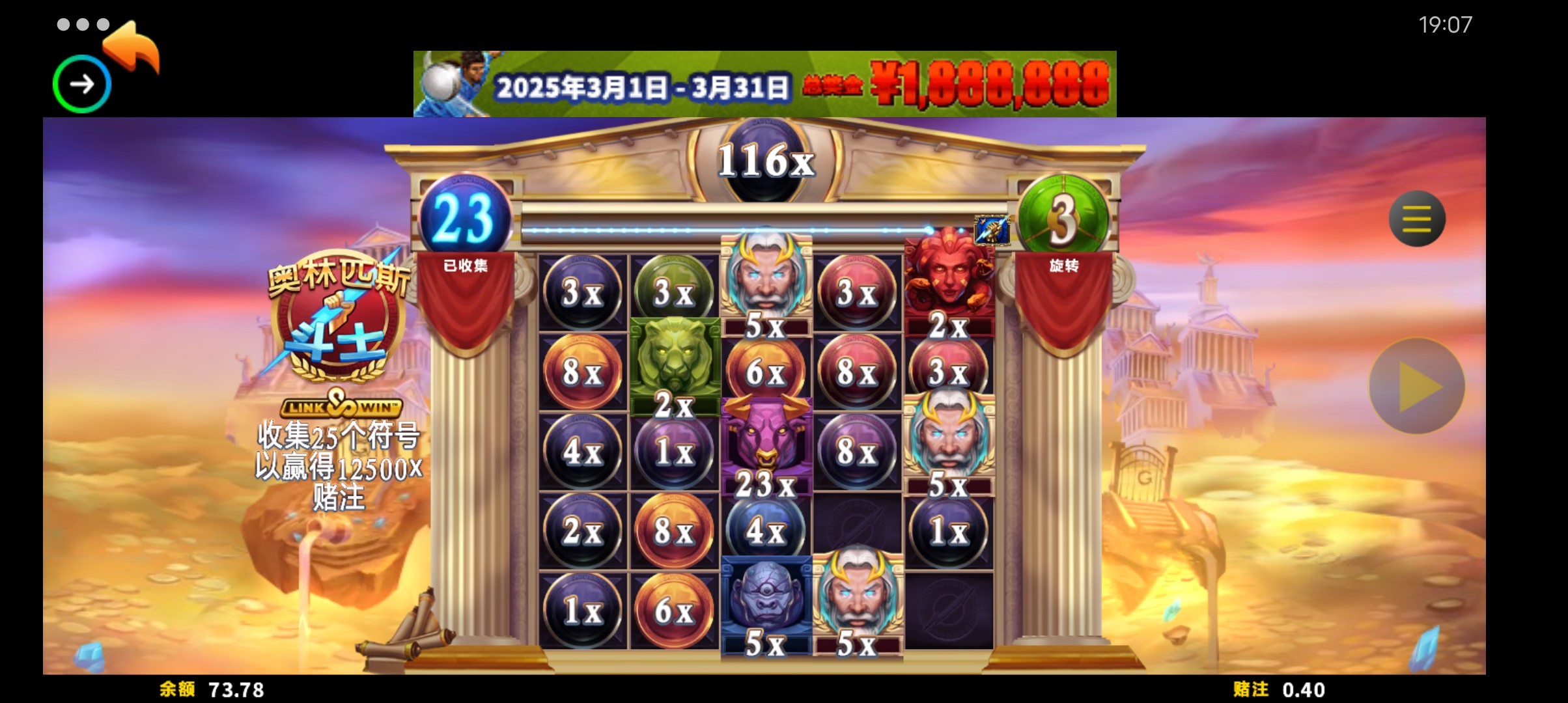
Task: Open the three-dot options menu
Action: tap(83, 25)
